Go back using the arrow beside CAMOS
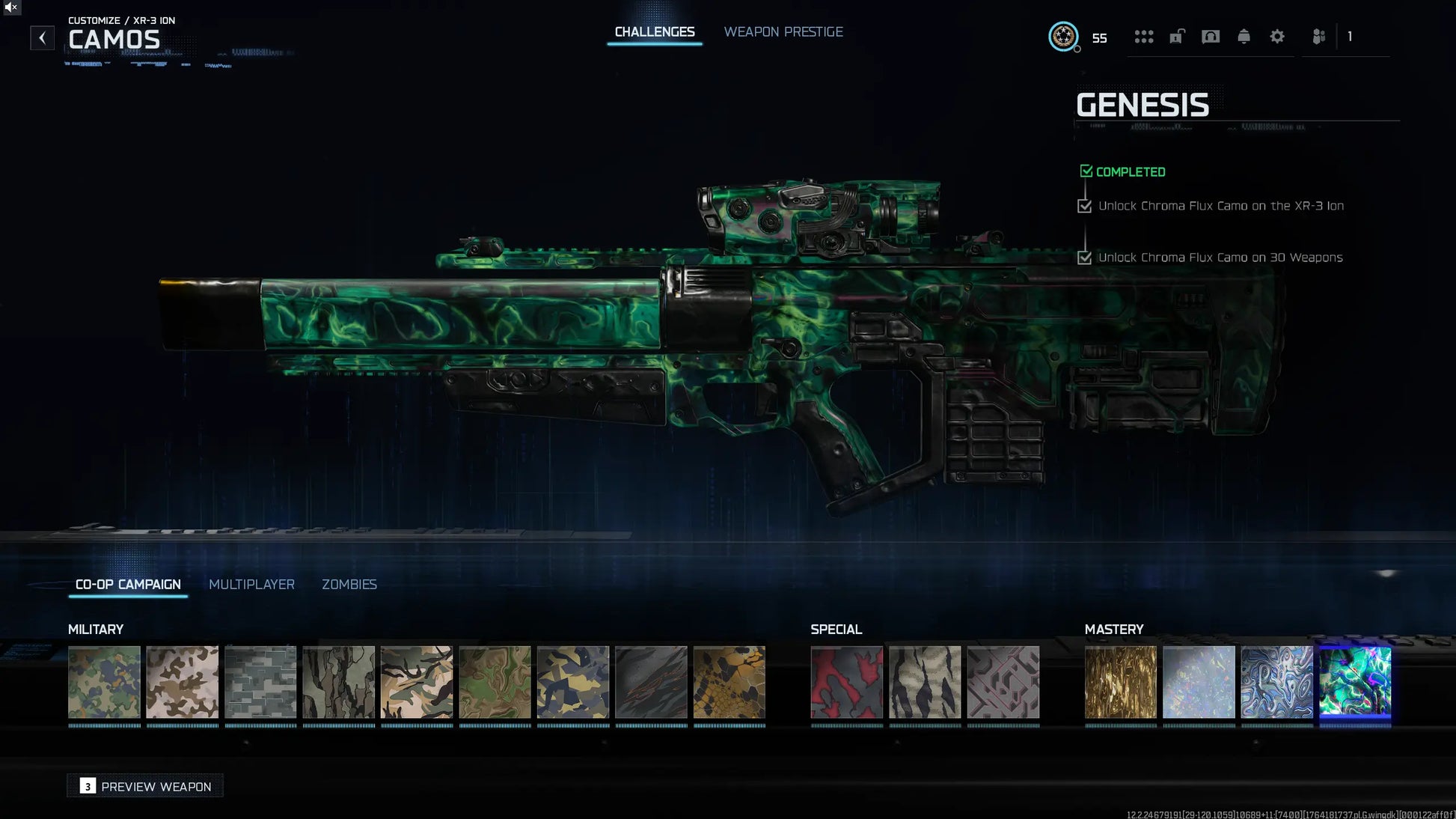This screenshot has height=819, width=1456. pyautogui.click(x=42, y=37)
